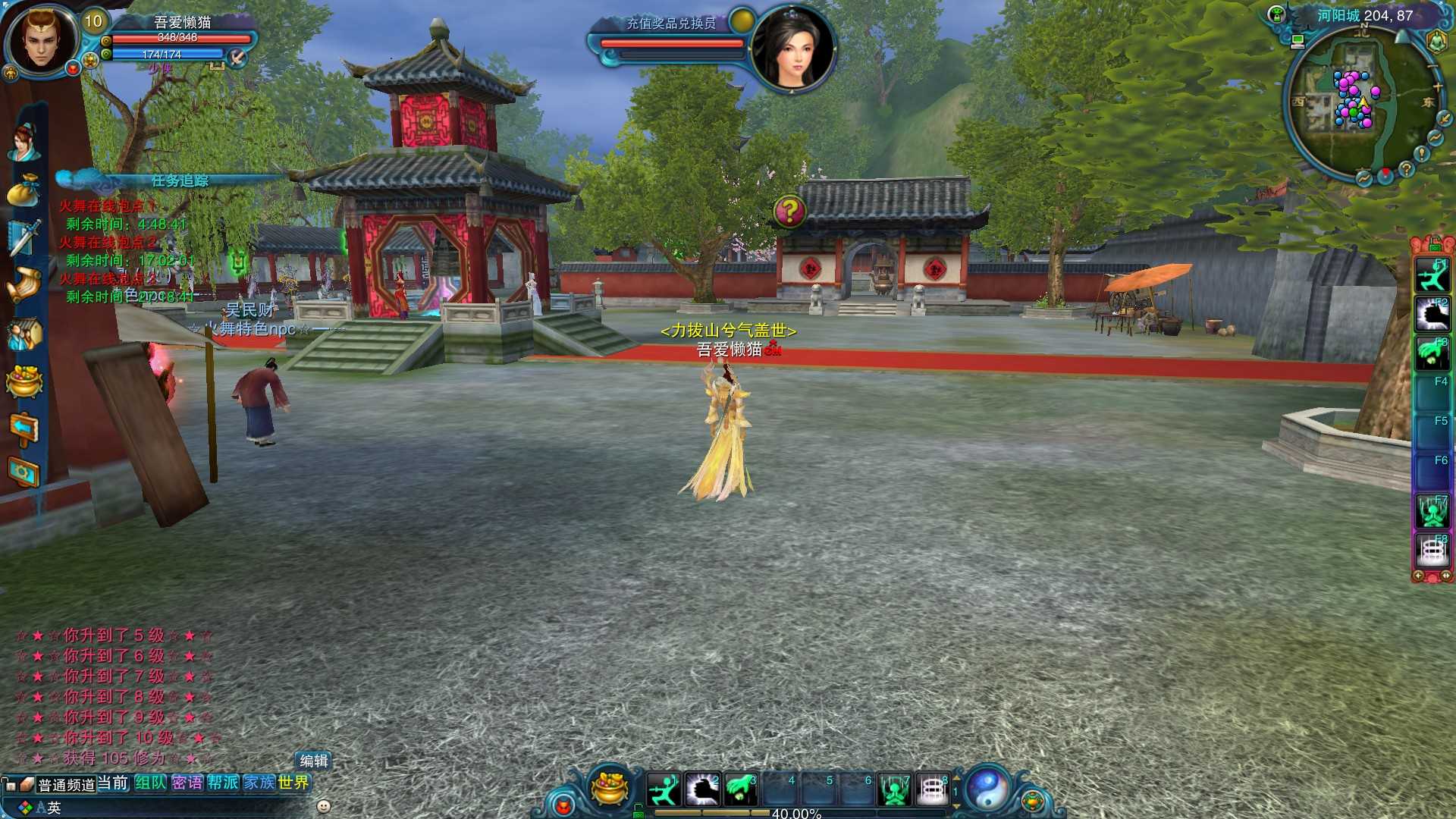Select the 充值奖品兑换员 target portrait
Viewport: 1456px width, 819px height.
coord(792,47)
